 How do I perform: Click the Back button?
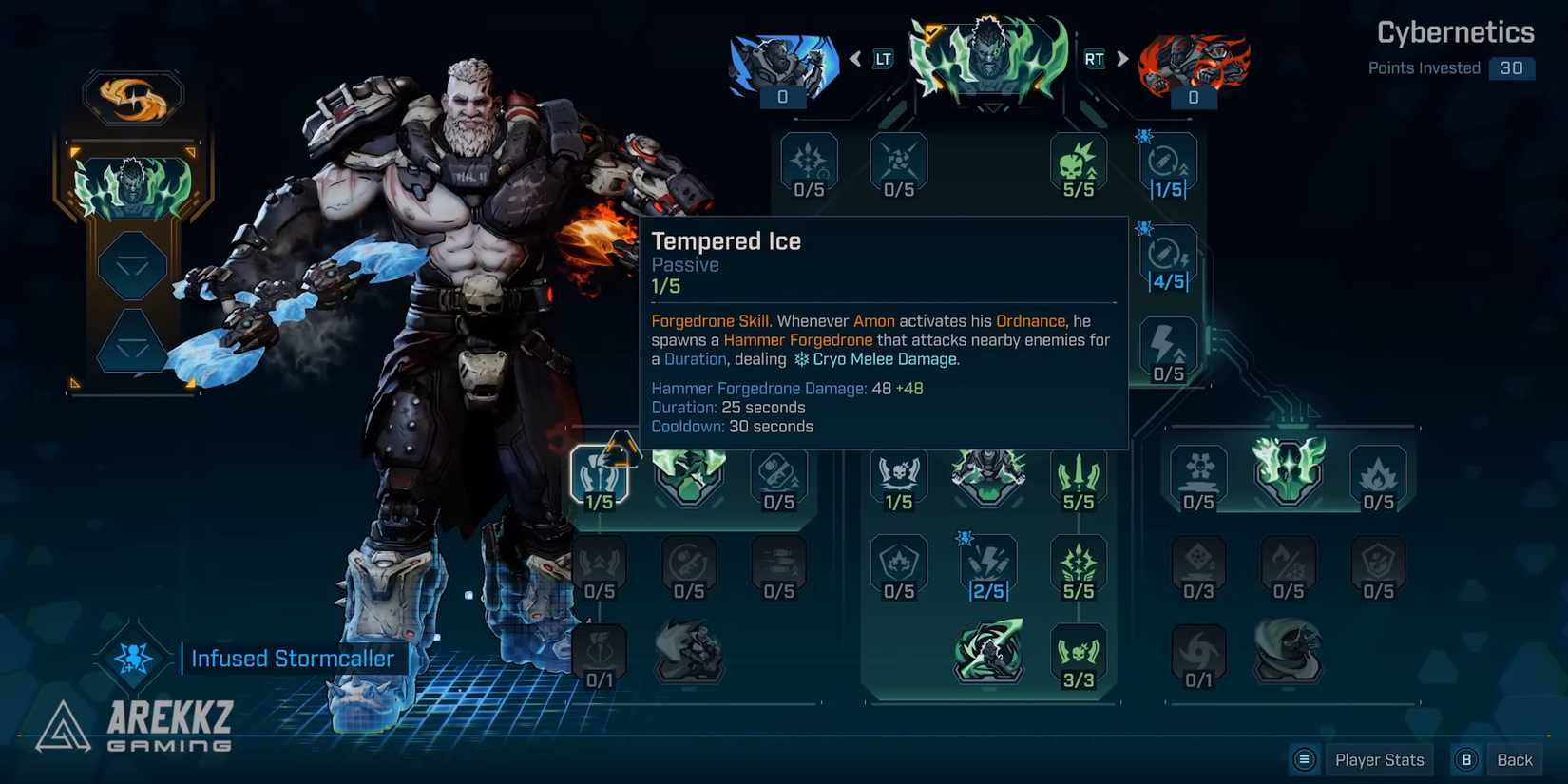click(1514, 759)
